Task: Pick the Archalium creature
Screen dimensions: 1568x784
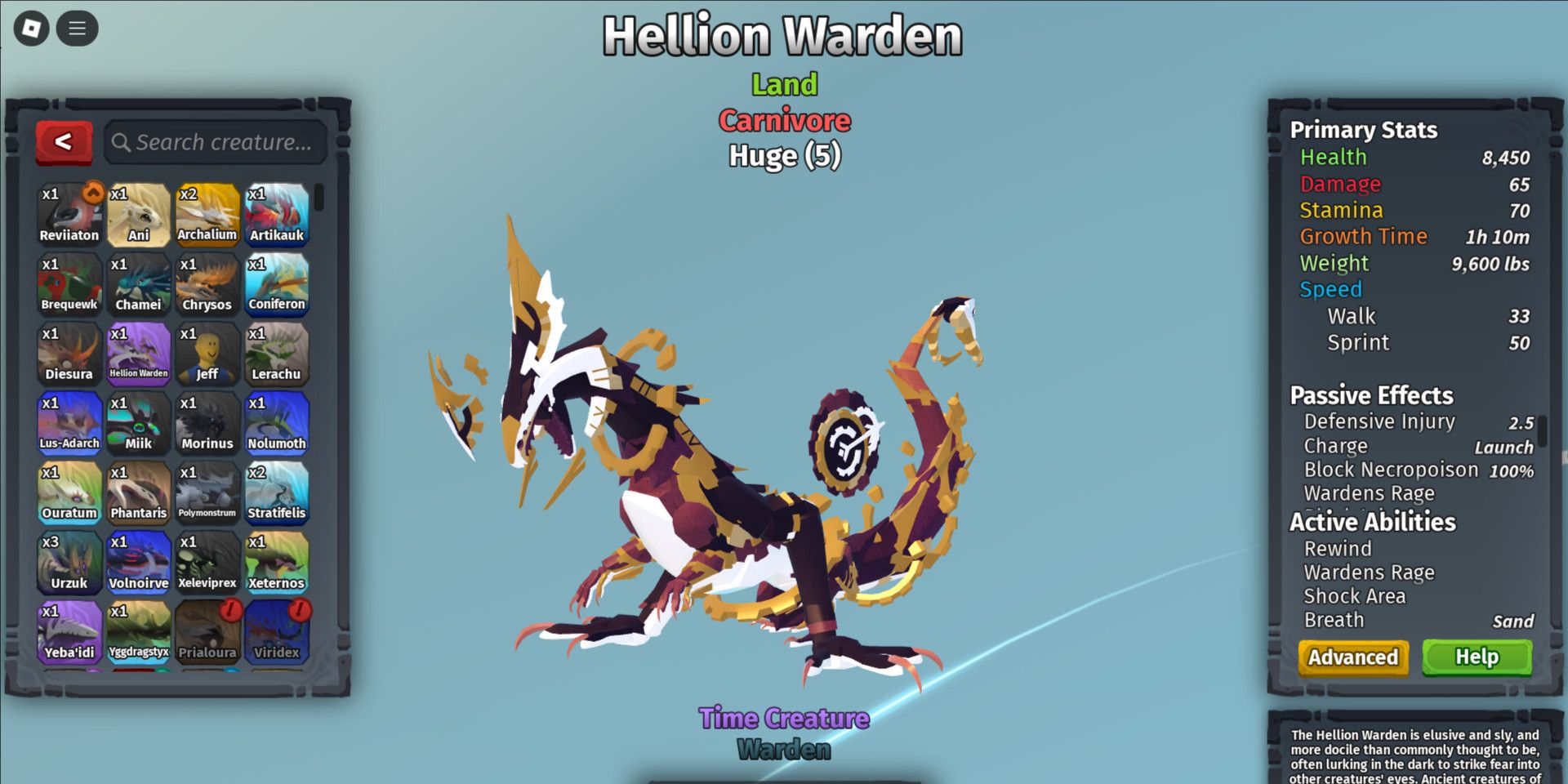Action: pyautogui.click(x=207, y=214)
